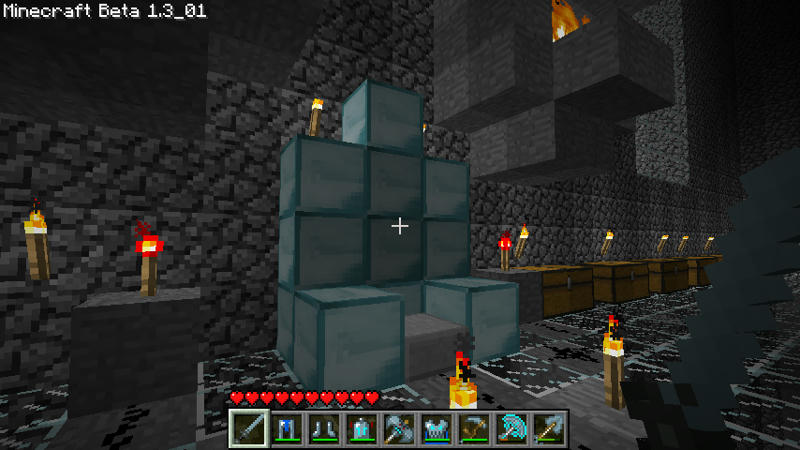Select the shovel hotbar slot
The image size is (800, 450).
[x=548, y=428]
